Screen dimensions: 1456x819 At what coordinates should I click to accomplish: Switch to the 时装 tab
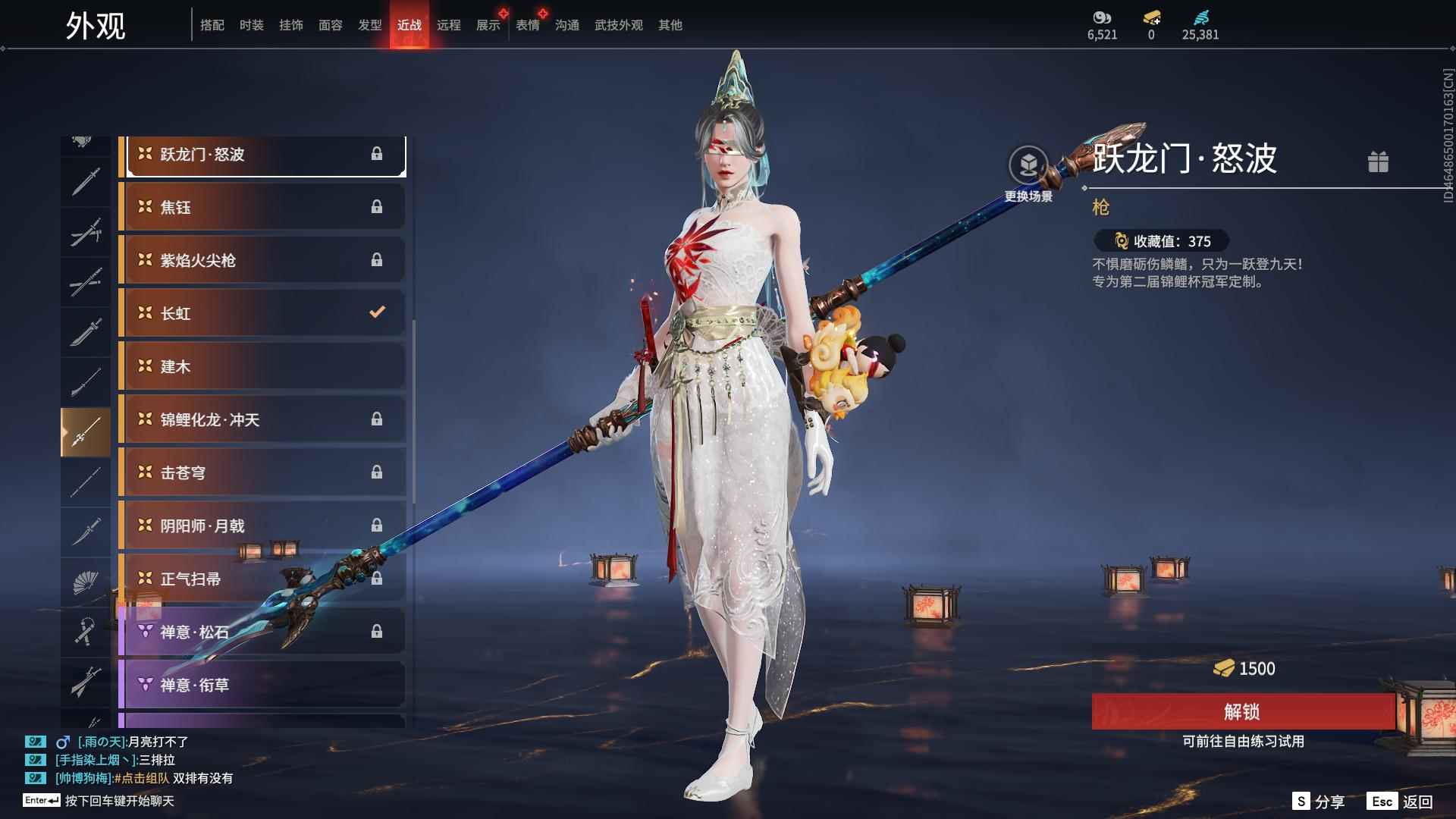pyautogui.click(x=251, y=25)
